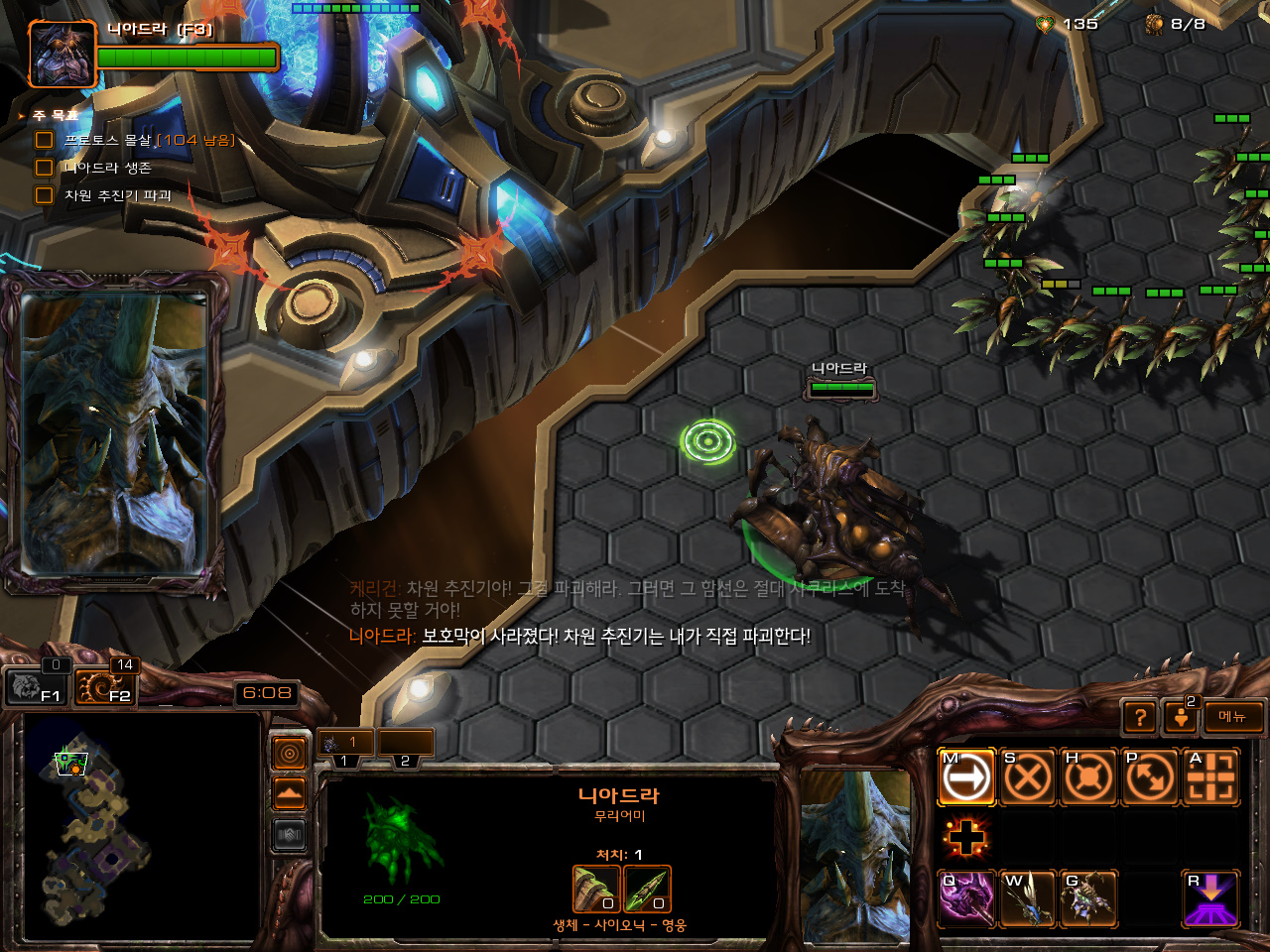Click the hero portrait in top-left corner
The width and height of the screenshot is (1270, 952).
click(62, 55)
